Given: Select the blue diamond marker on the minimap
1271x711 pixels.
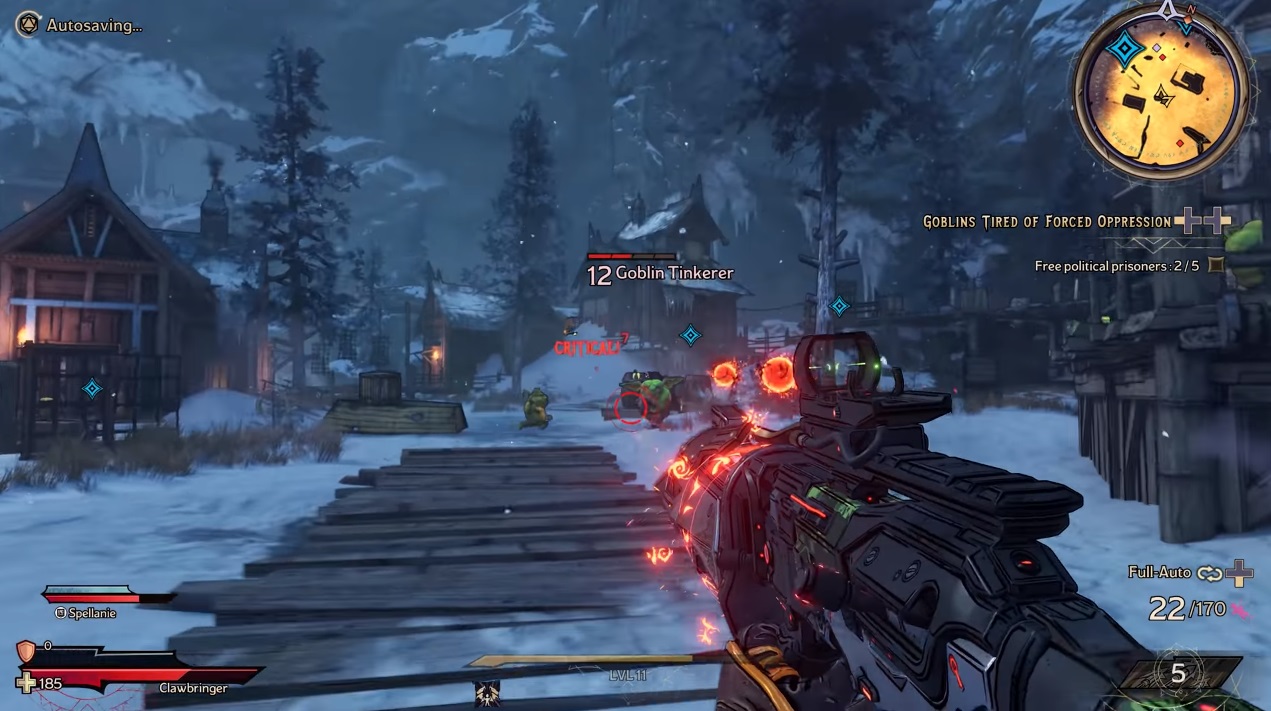Looking at the screenshot, I should 1126,49.
